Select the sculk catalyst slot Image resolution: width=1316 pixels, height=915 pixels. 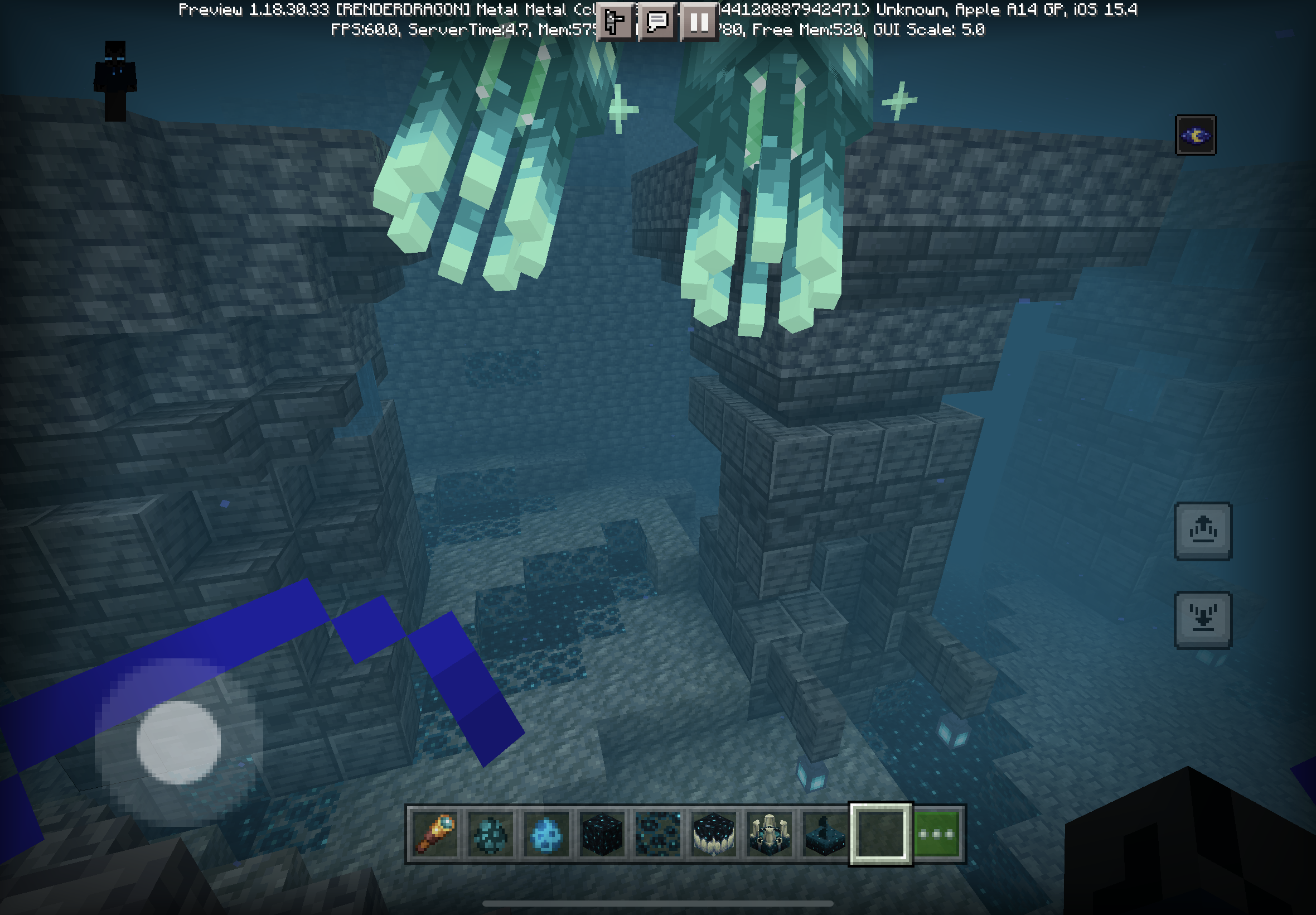pos(713,834)
